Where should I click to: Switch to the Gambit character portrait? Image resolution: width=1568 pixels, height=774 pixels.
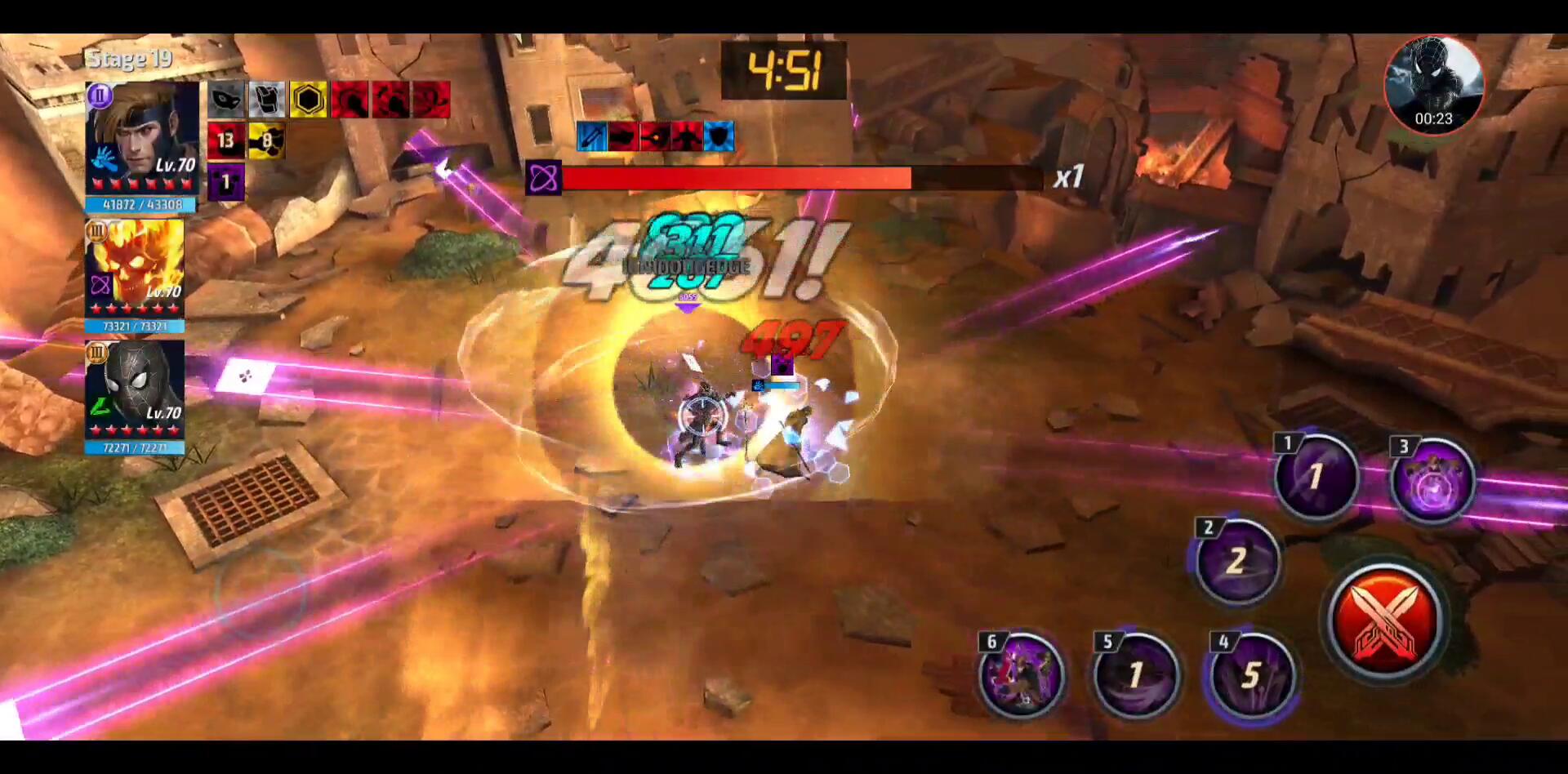click(x=142, y=137)
